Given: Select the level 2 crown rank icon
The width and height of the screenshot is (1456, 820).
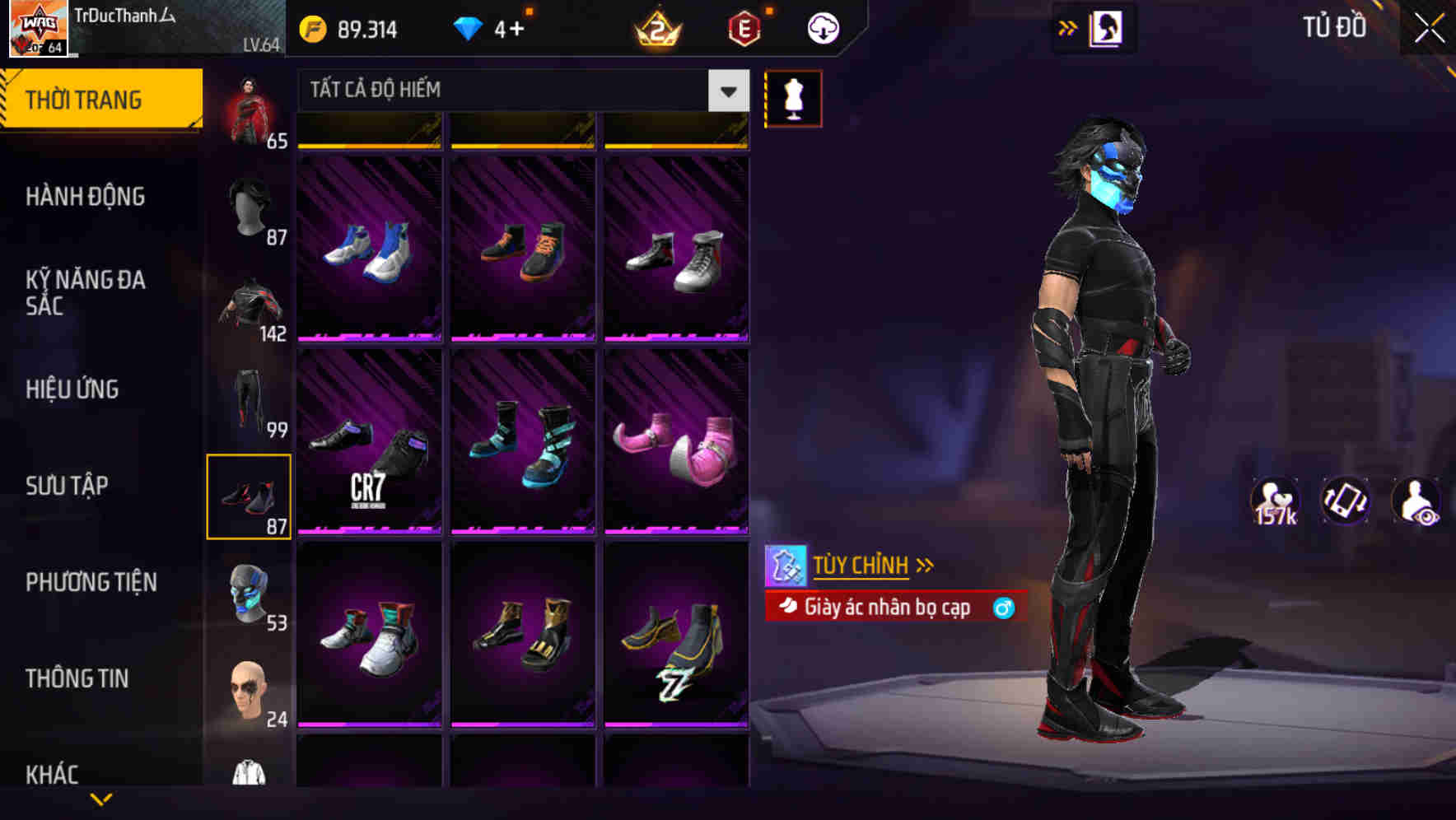Looking at the screenshot, I should [657, 27].
